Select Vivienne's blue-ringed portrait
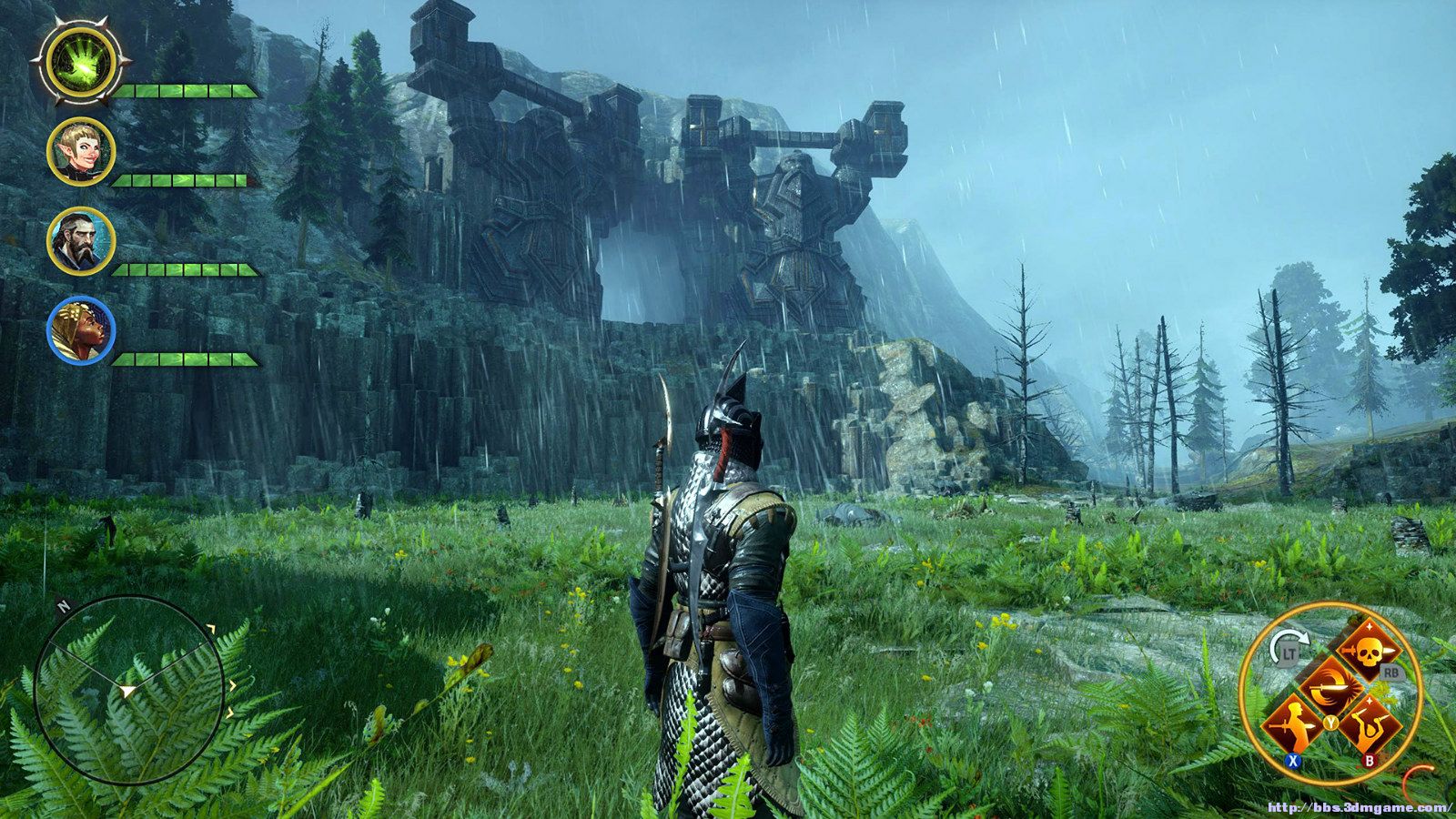Viewport: 1456px width, 819px height. pos(81,330)
